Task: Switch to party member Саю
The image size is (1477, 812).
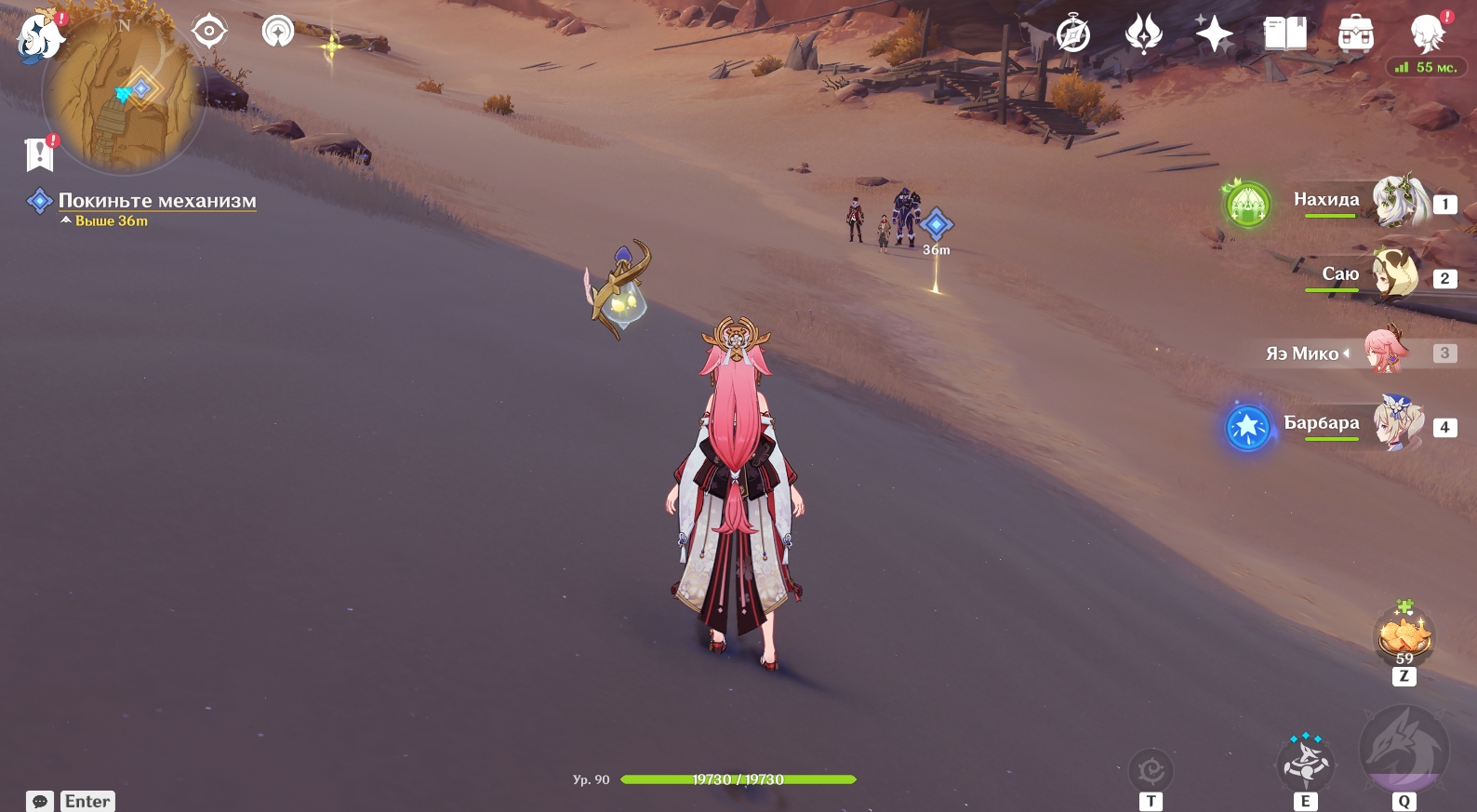Action: click(x=1395, y=274)
